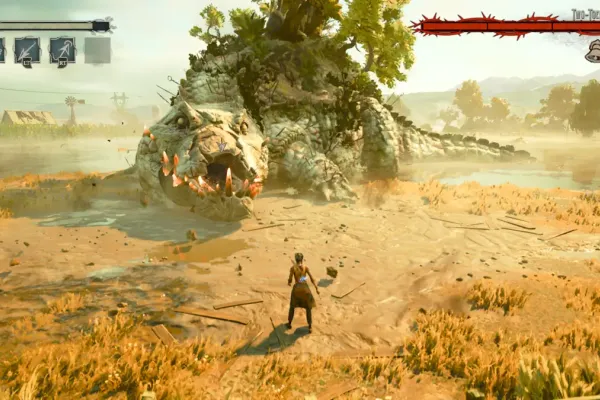This screenshot has width=600, height=400.
Task: Select the empty grey ability slot
Action: point(97,49)
